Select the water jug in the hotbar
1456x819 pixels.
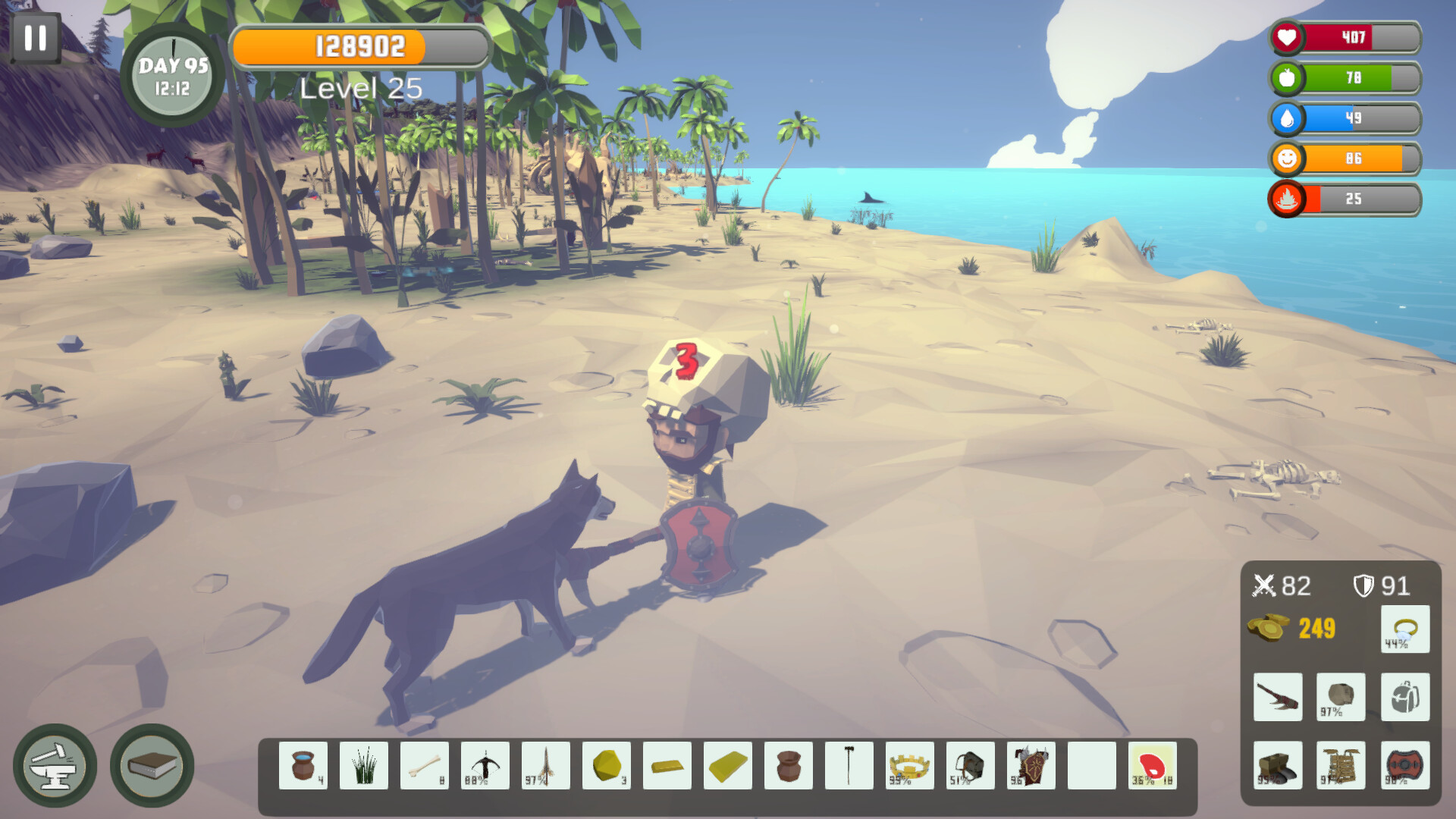pyautogui.click(x=303, y=766)
